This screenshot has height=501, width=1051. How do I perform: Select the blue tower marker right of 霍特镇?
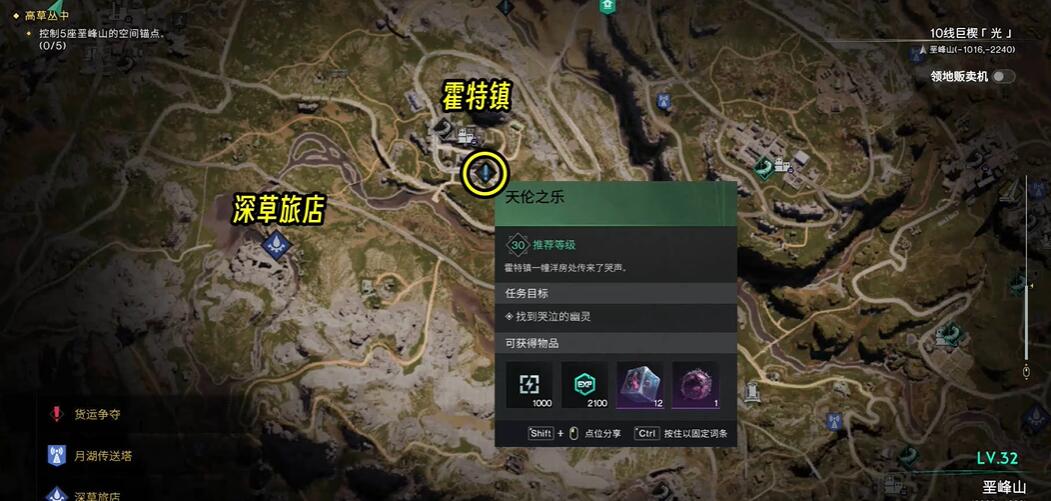pos(662,101)
